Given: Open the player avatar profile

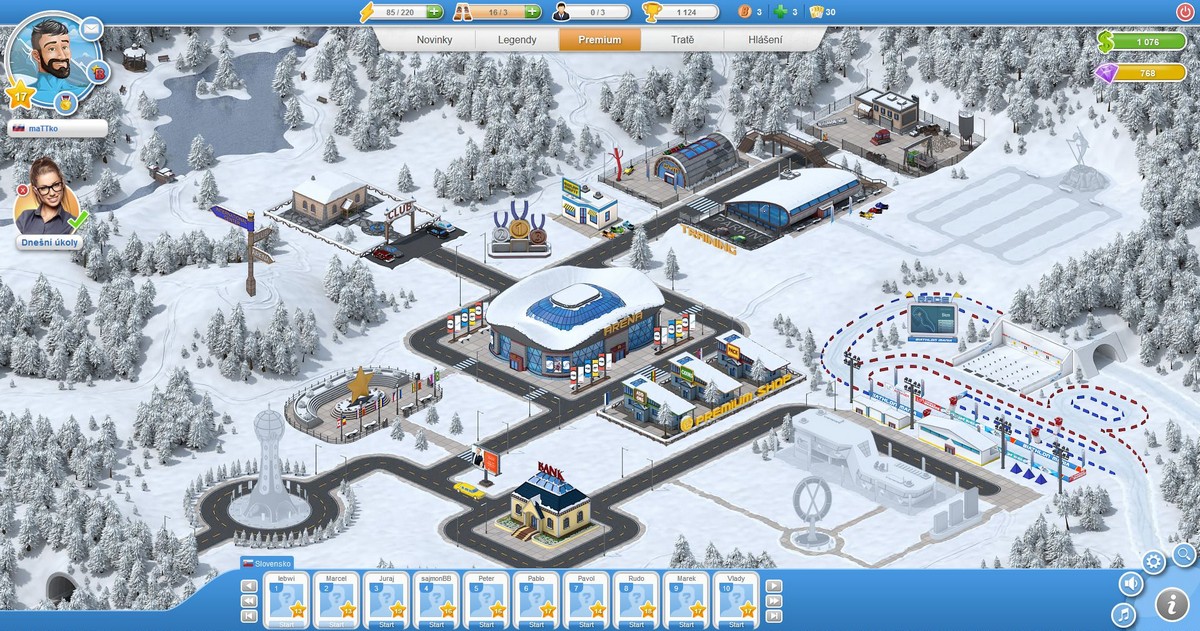Looking at the screenshot, I should pos(50,55).
